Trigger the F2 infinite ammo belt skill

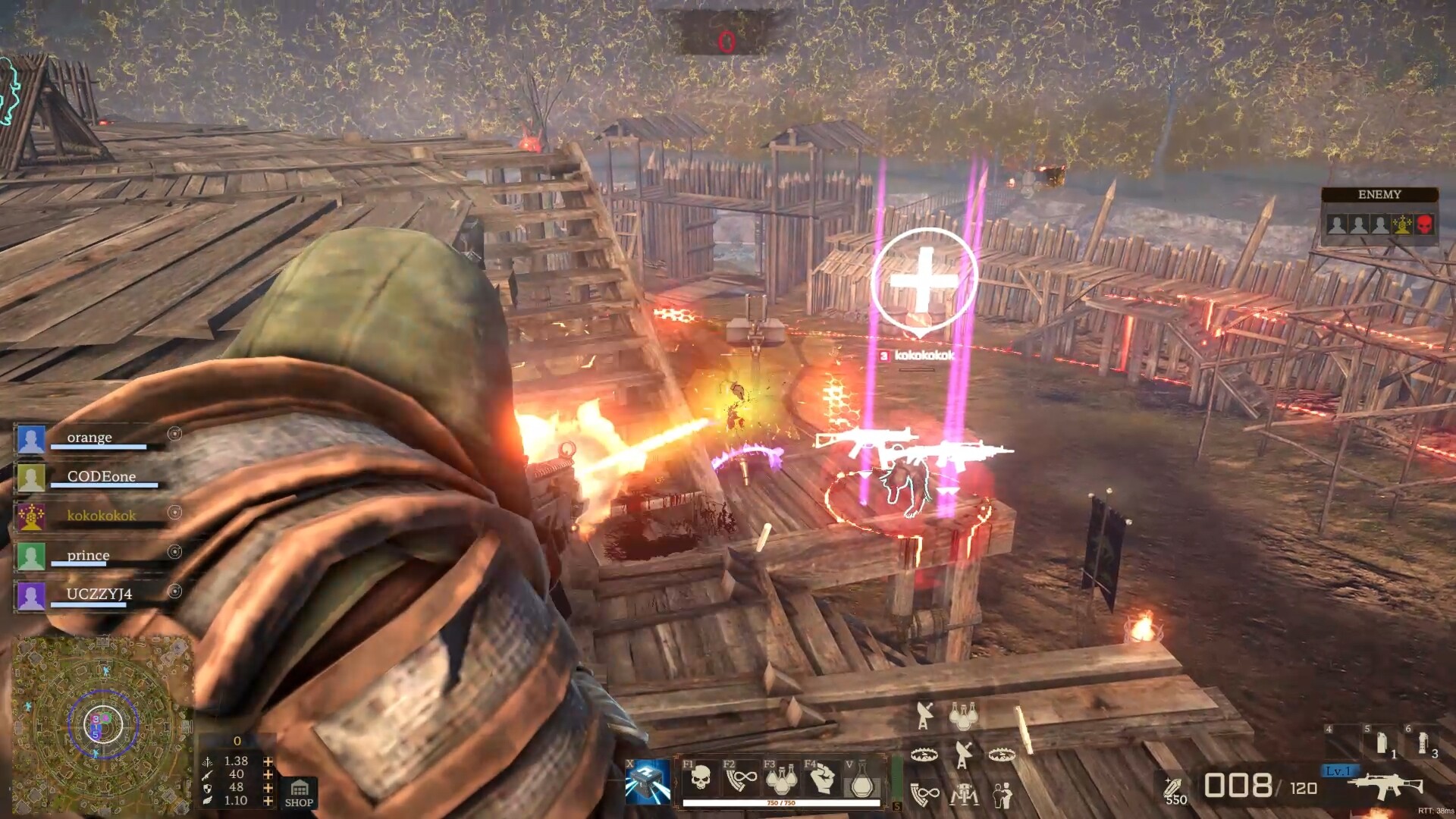tap(741, 777)
